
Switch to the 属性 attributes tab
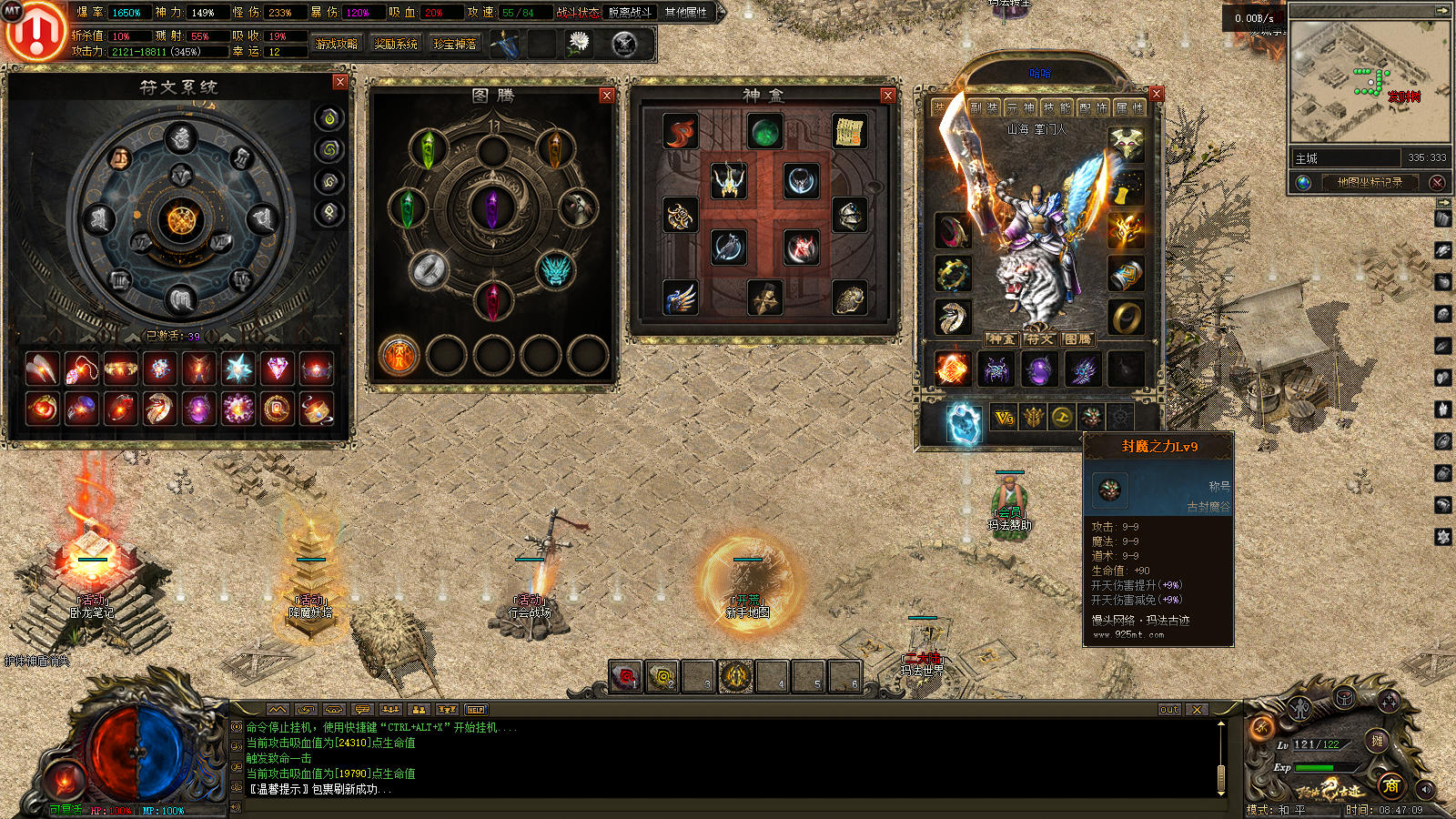[1129, 108]
